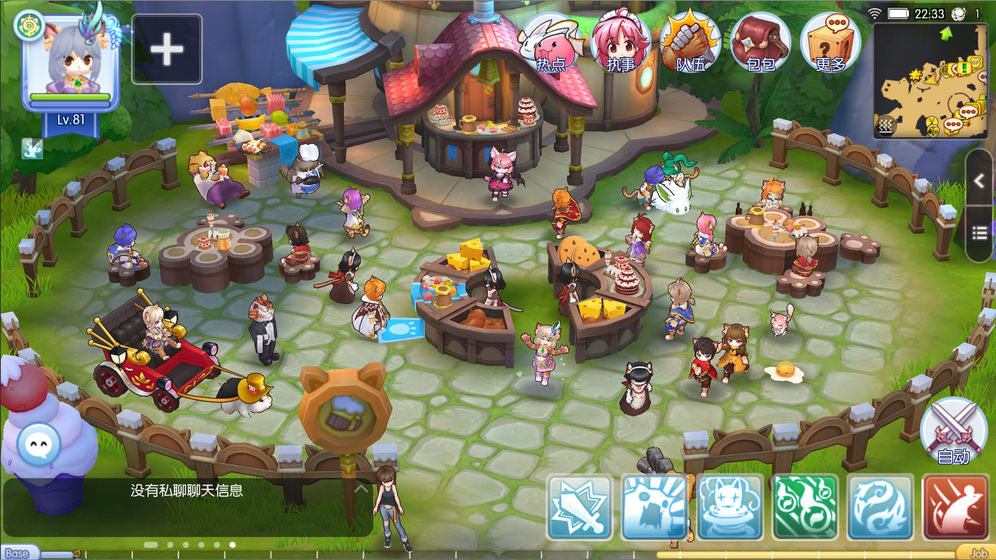The image size is (996, 560).
Task: Activate the sword burst skill
Action: 578,507
